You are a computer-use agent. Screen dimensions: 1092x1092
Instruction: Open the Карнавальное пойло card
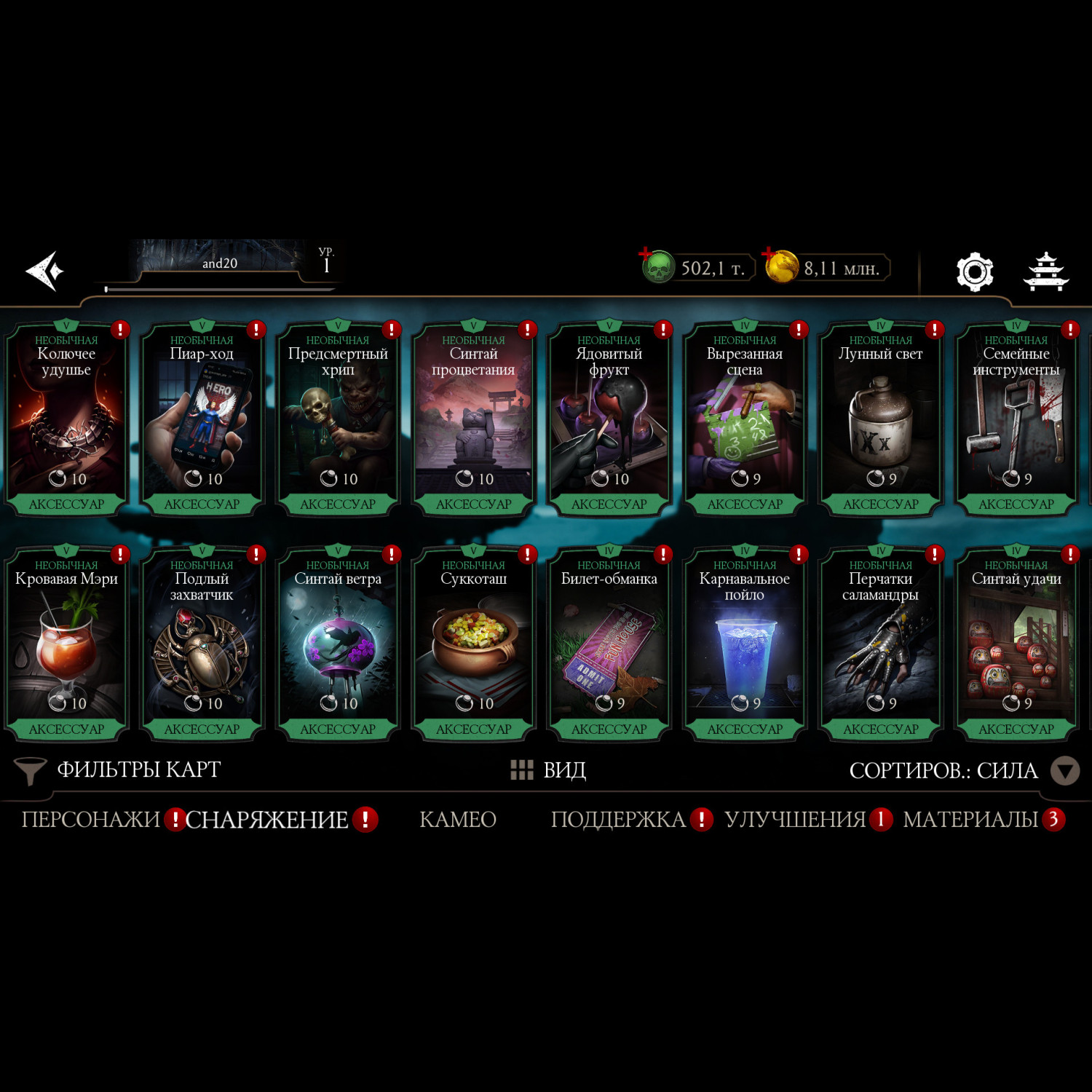point(745,644)
